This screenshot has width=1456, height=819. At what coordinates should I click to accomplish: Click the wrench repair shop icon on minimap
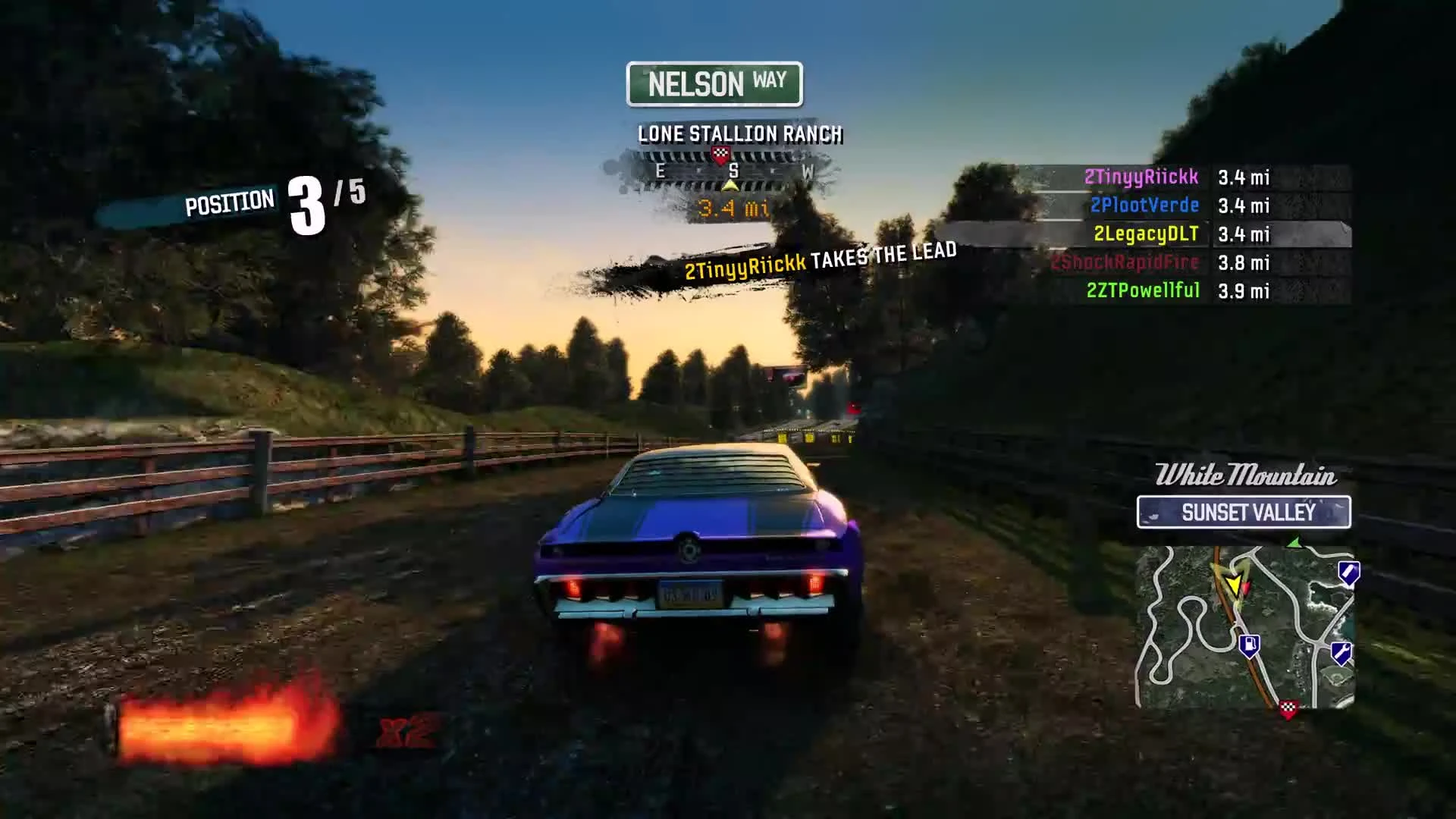[1341, 653]
